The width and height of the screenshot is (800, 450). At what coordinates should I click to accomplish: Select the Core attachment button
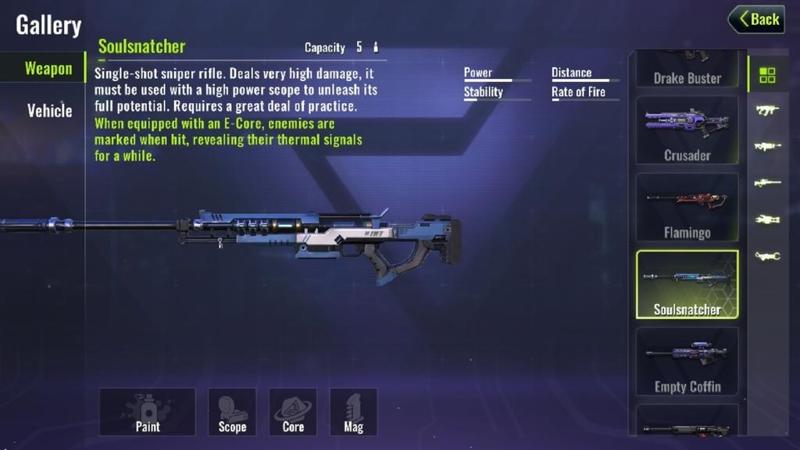click(293, 412)
